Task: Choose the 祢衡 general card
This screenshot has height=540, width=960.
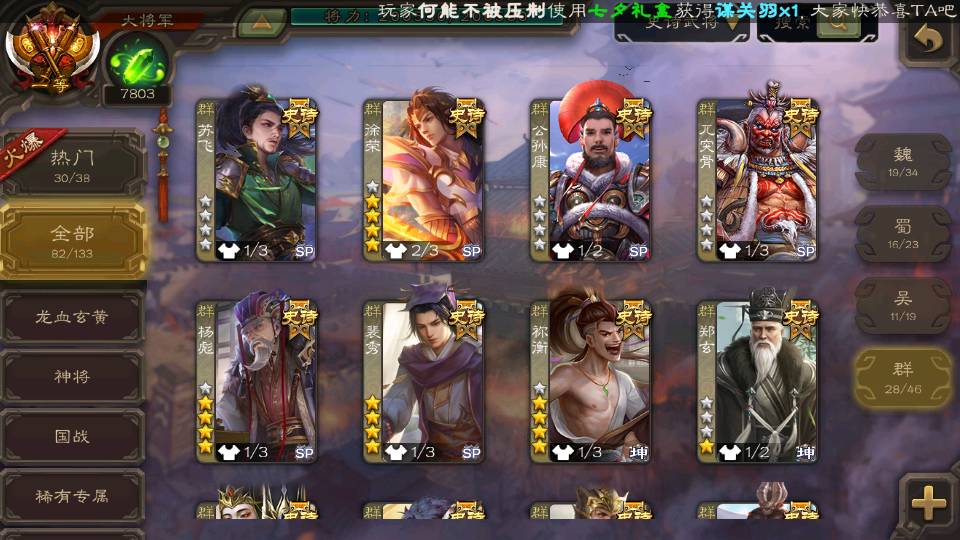Action: 590,380
